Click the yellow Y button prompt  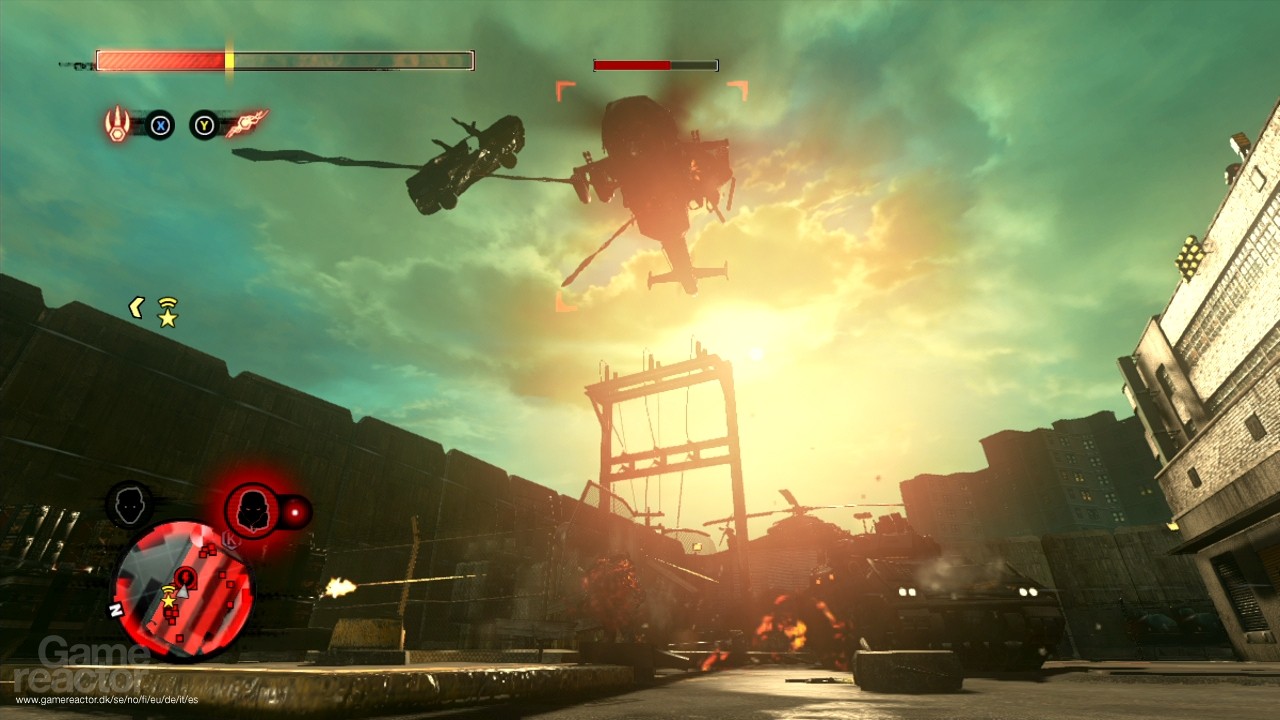pyautogui.click(x=203, y=125)
